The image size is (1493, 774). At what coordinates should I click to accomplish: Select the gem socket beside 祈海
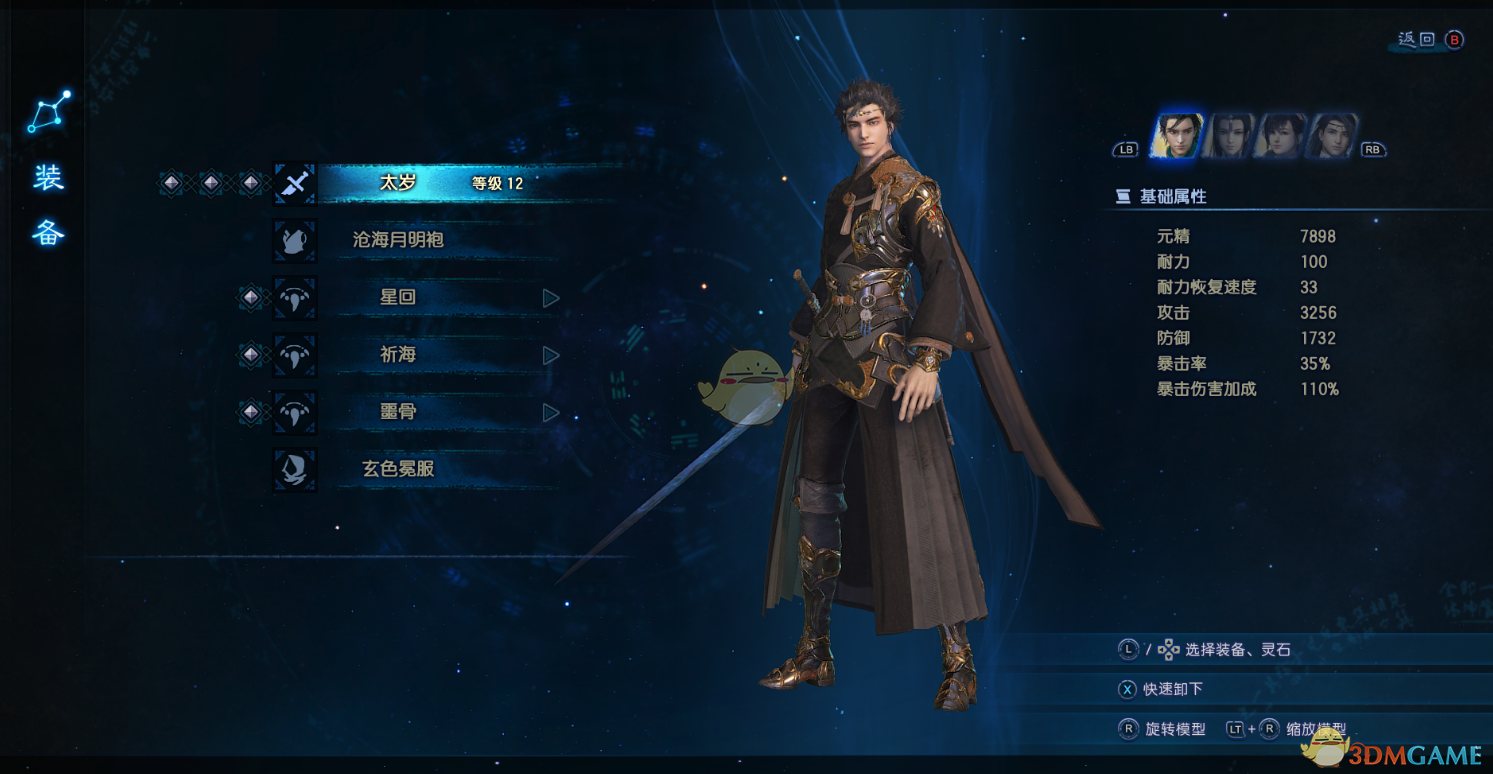tap(249, 355)
